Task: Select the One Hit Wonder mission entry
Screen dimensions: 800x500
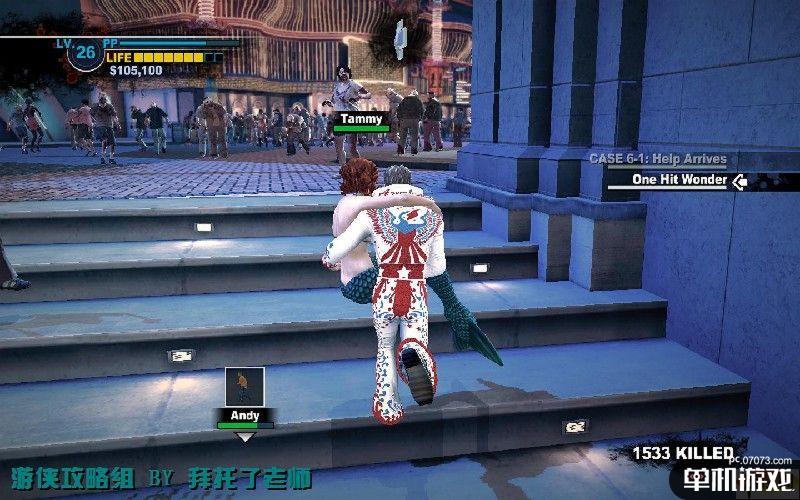Action: tap(678, 181)
